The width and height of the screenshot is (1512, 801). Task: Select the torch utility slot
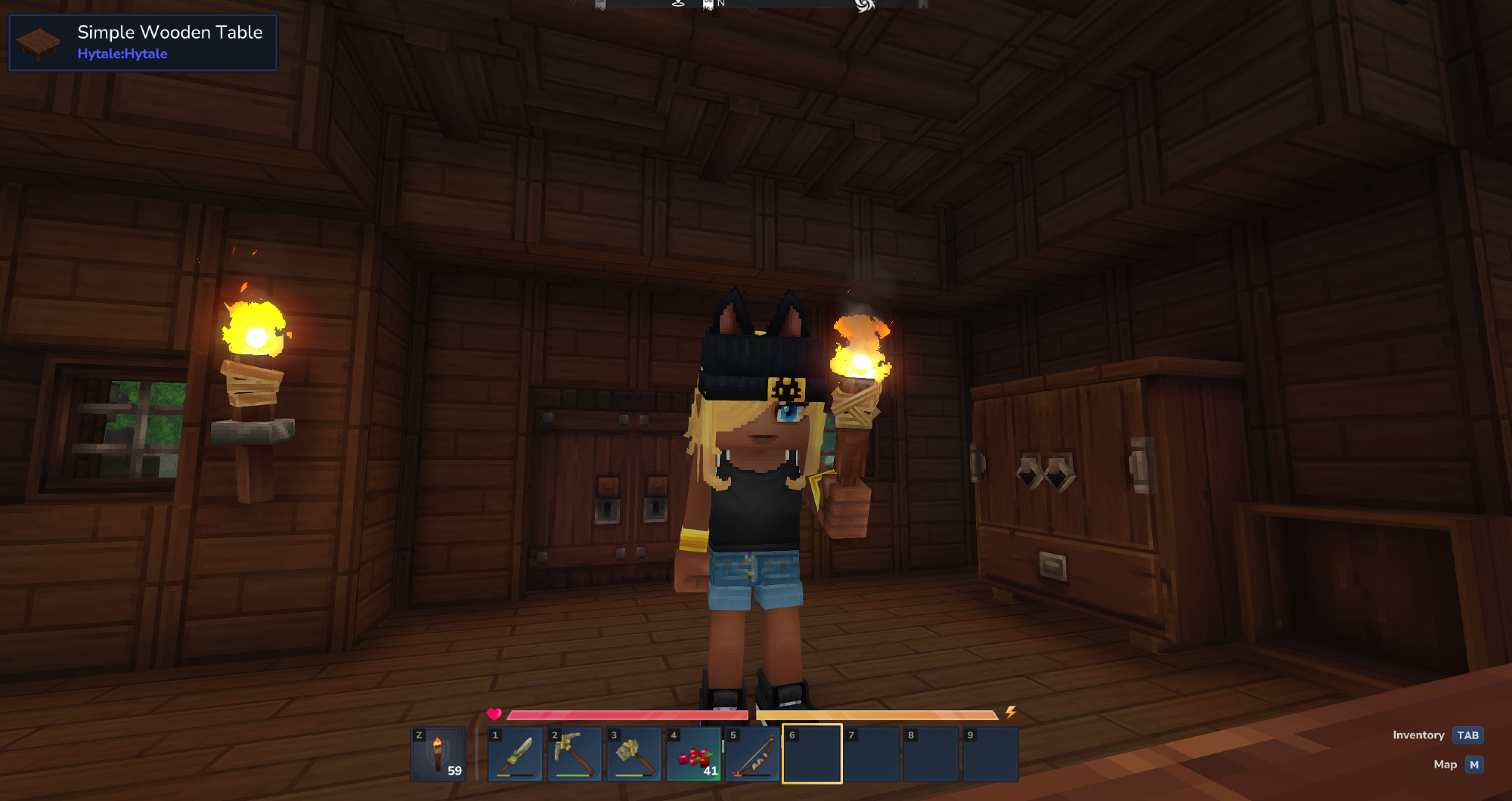[438, 754]
